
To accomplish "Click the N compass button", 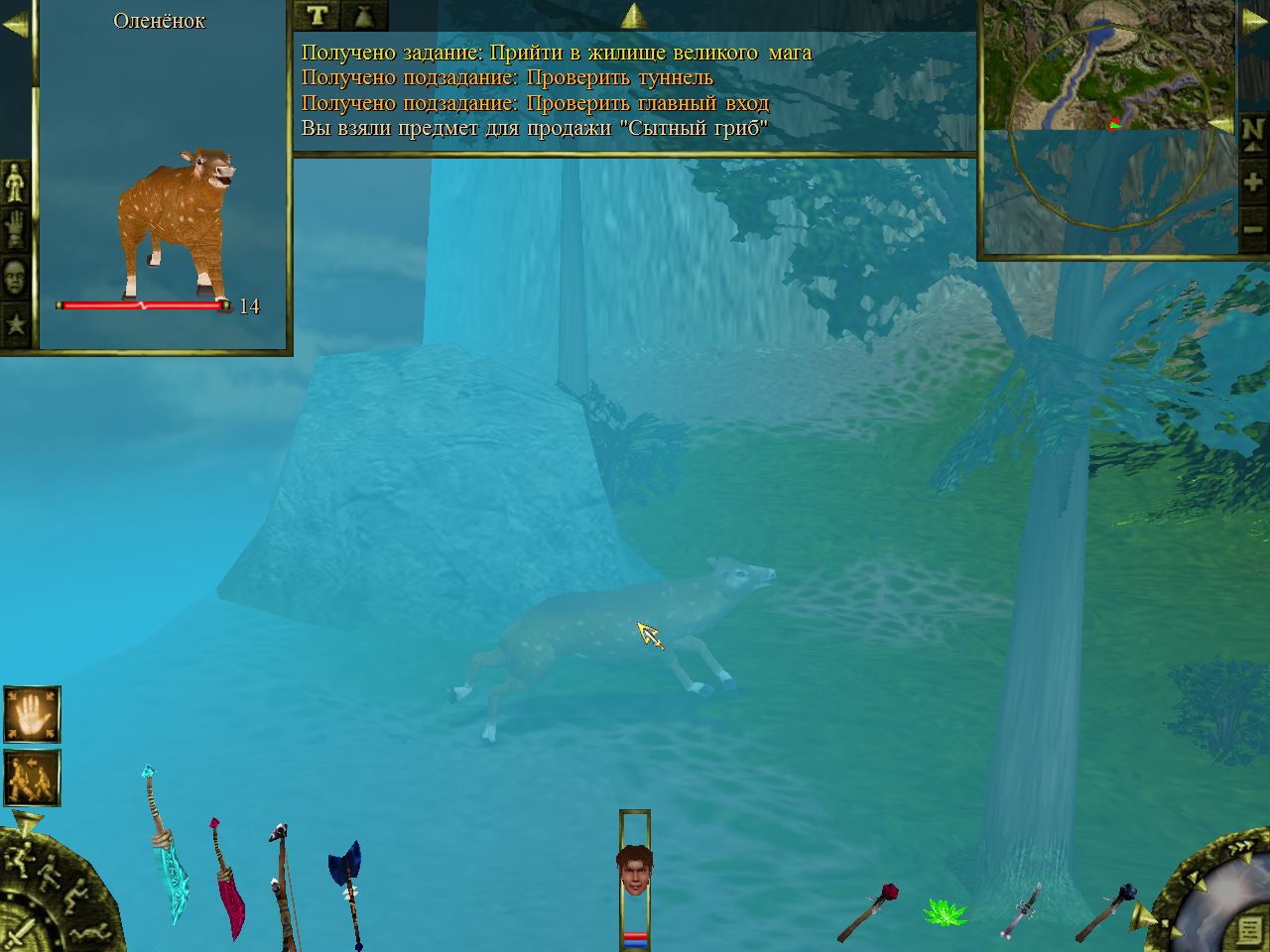I will coord(1253,132).
